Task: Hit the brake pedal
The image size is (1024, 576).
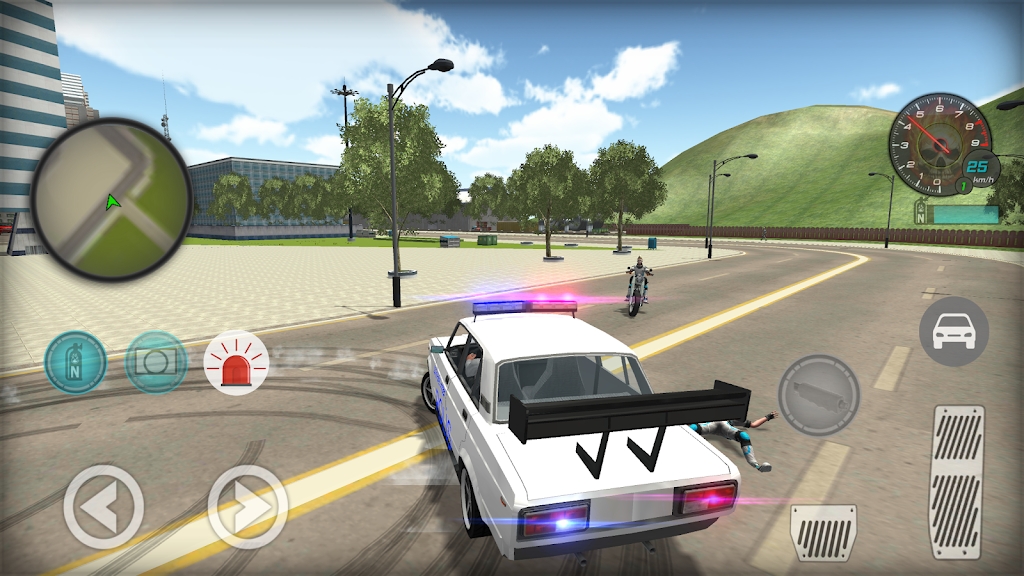Action: 823,533
